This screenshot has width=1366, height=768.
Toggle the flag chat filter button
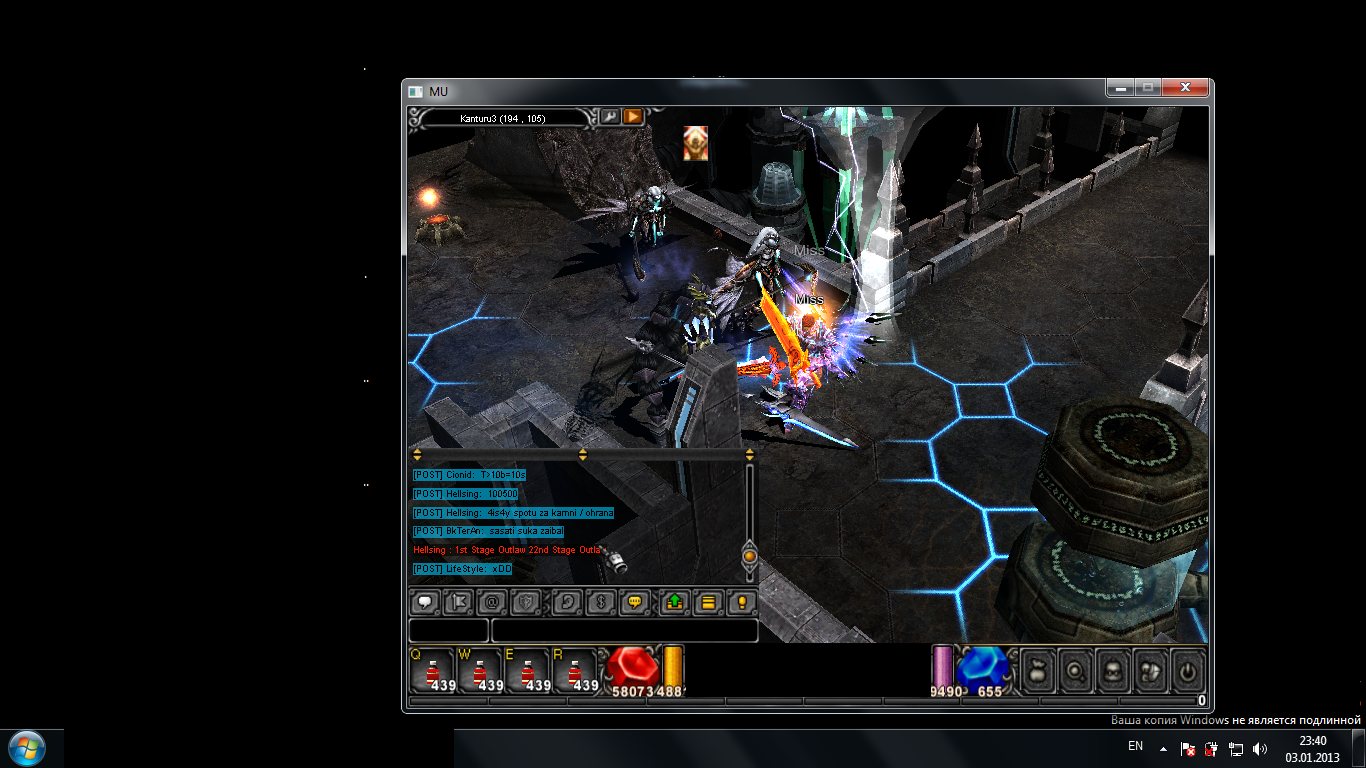coord(458,602)
